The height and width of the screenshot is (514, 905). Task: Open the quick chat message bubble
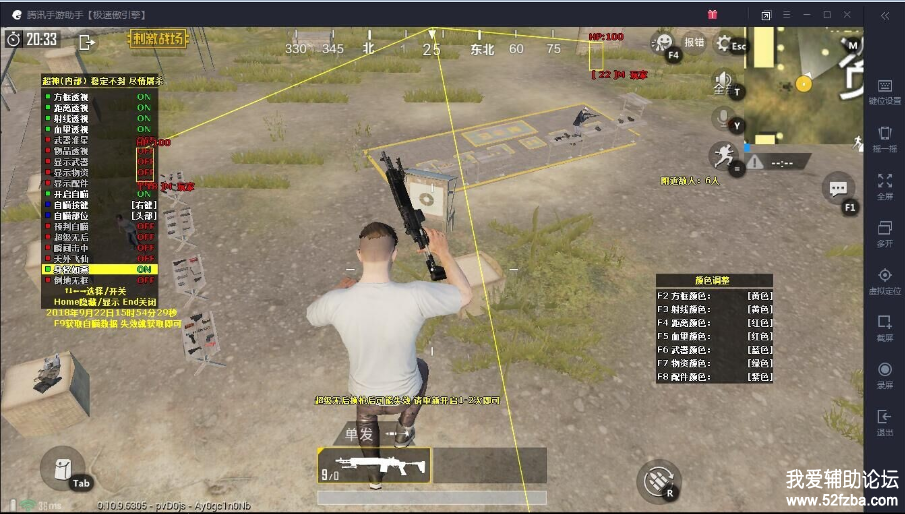[837, 186]
